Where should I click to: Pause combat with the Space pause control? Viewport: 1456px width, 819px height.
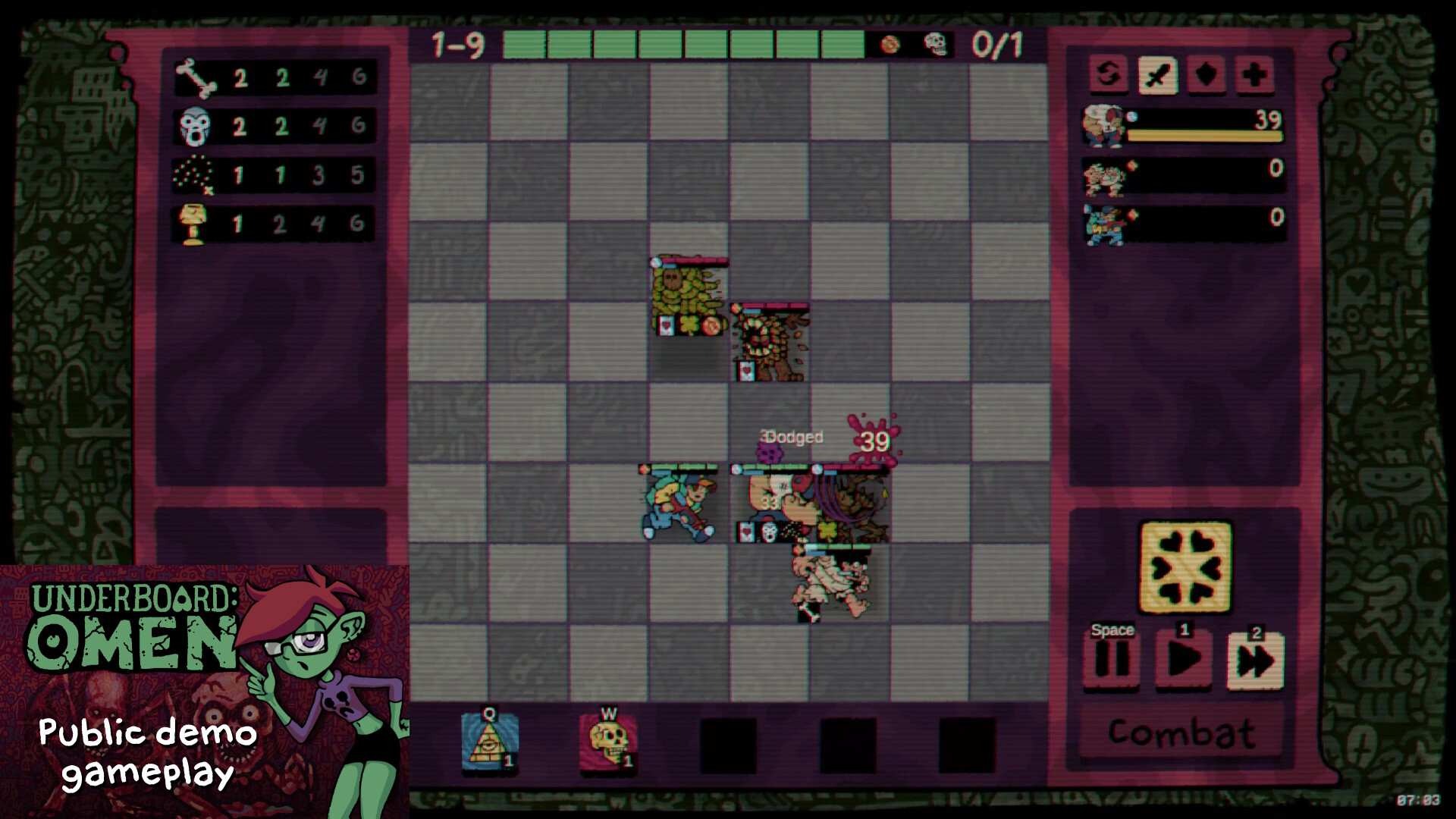click(x=1111, y=660)
